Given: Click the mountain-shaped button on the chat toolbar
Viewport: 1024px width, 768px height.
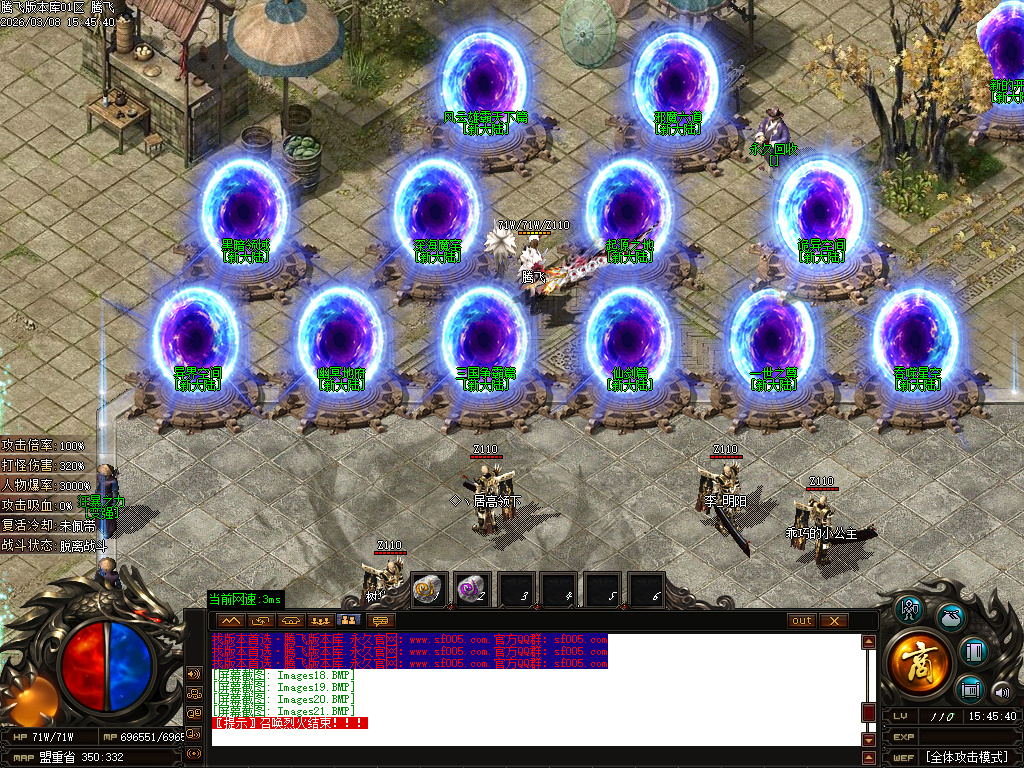Looking at the screenshot, I should click(229, 621).
